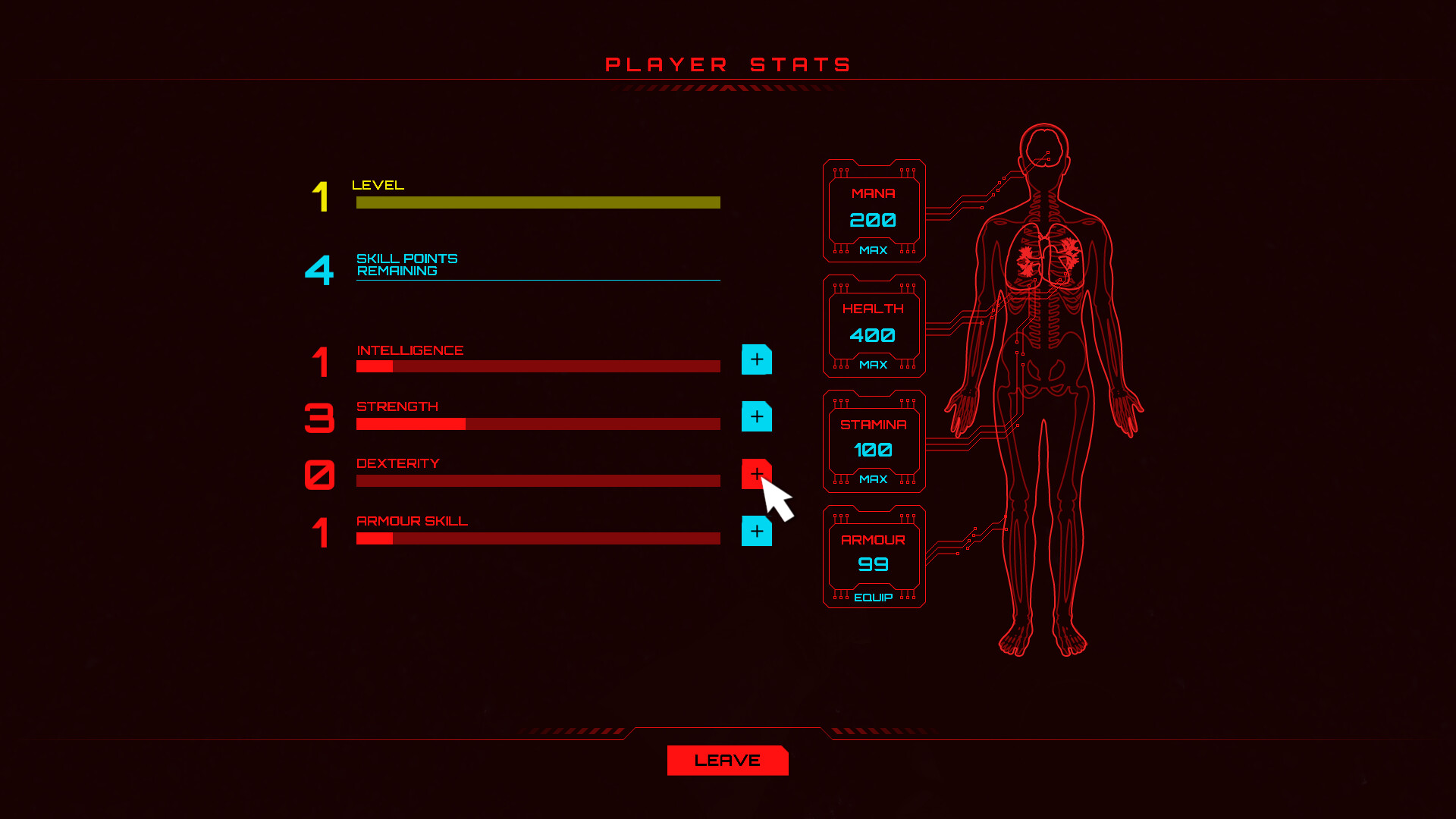Select the Mana stat panel
1456x819 pixels.
874,210
